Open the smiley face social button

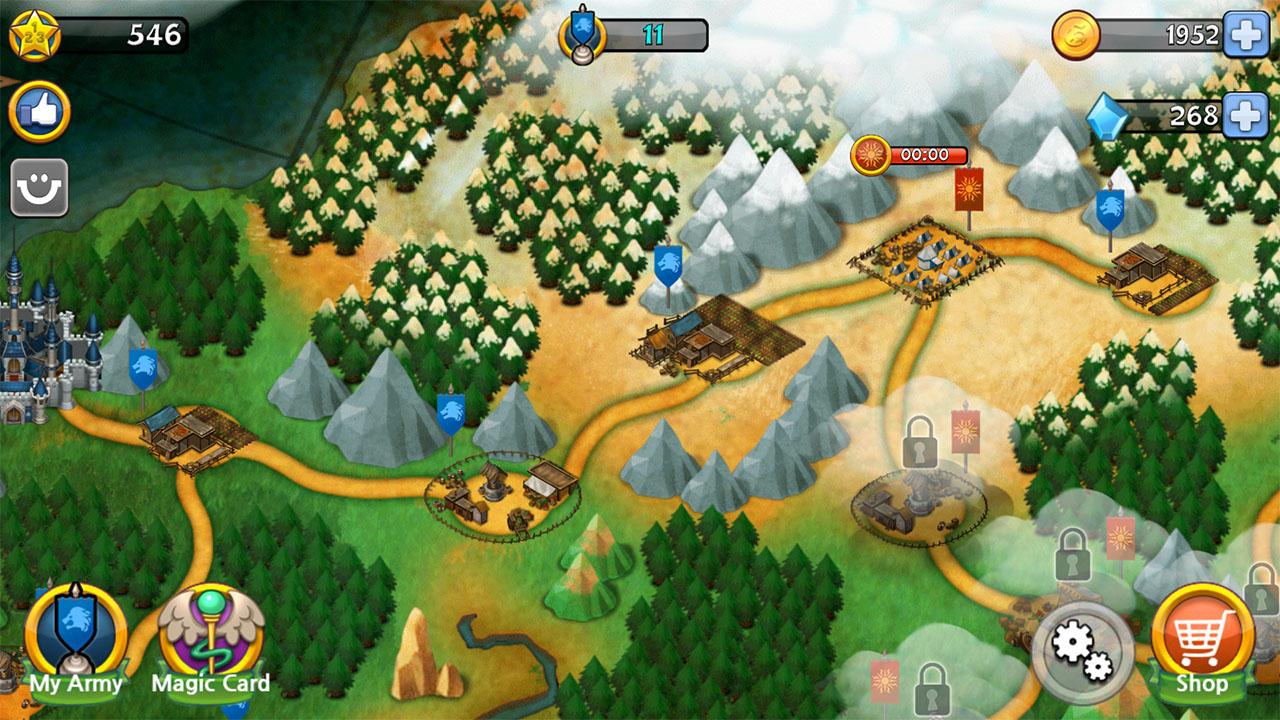tap(40, 188)
